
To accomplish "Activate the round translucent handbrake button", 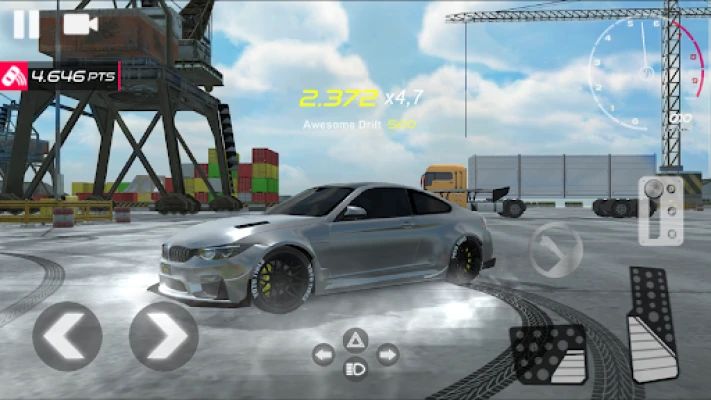I will pyautogui.click(x=555, y=250).
